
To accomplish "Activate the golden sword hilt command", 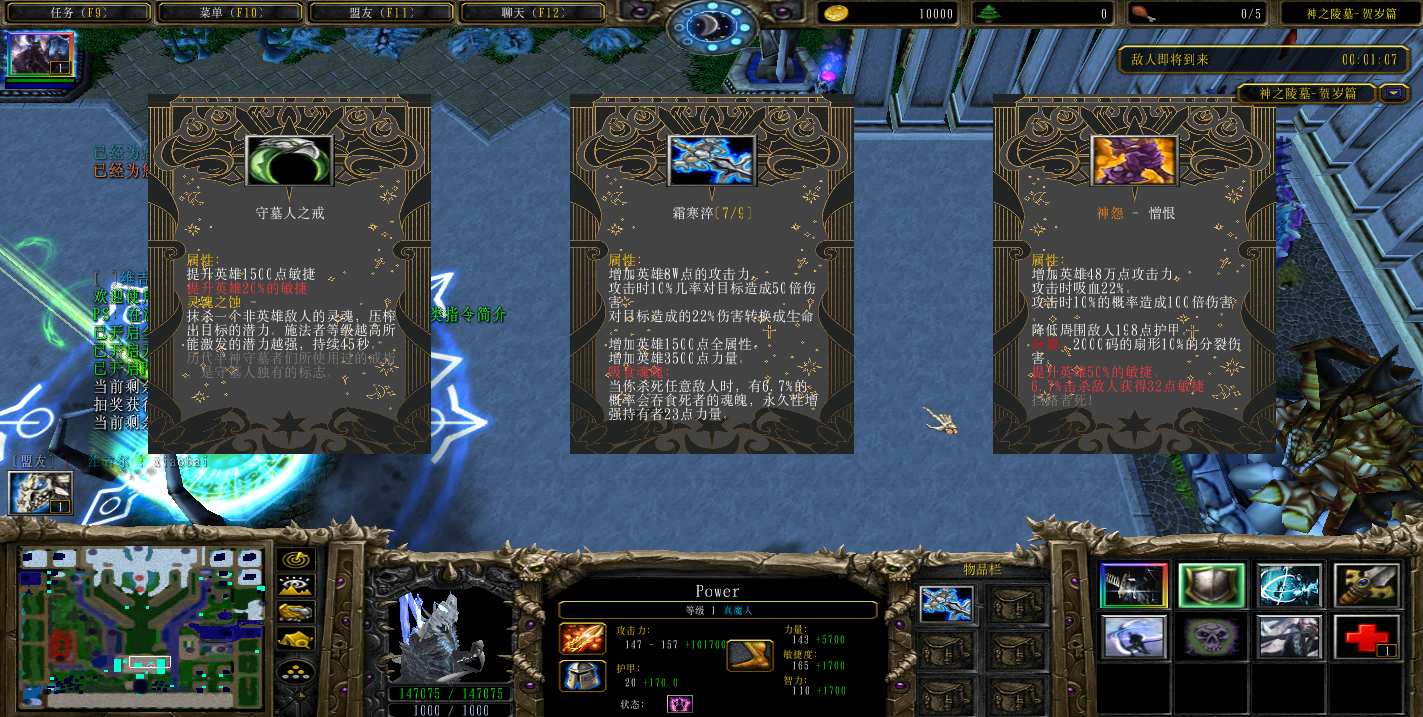I will (x=1366, y=585).
